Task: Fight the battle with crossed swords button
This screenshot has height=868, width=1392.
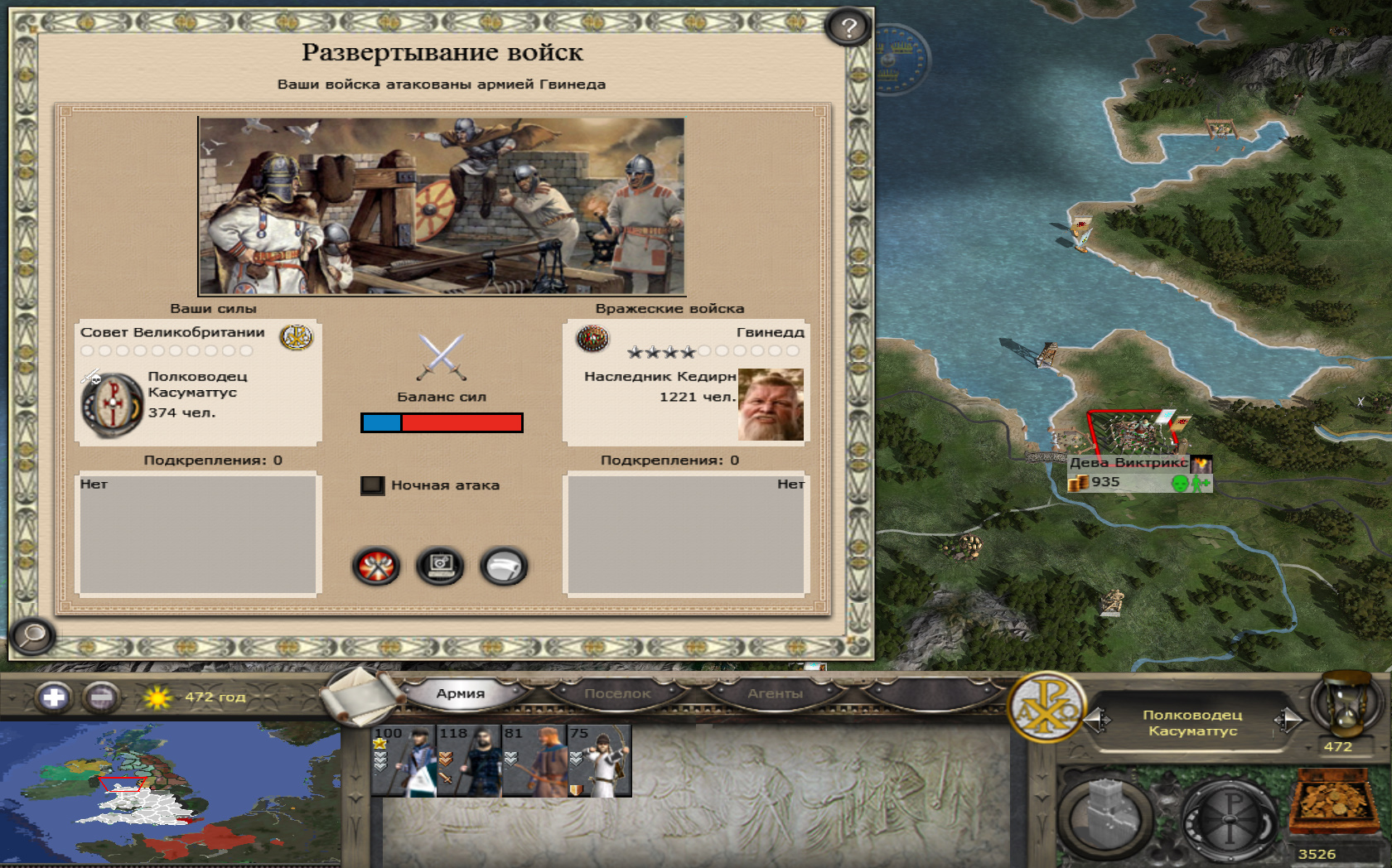Action: click(377, 567)
